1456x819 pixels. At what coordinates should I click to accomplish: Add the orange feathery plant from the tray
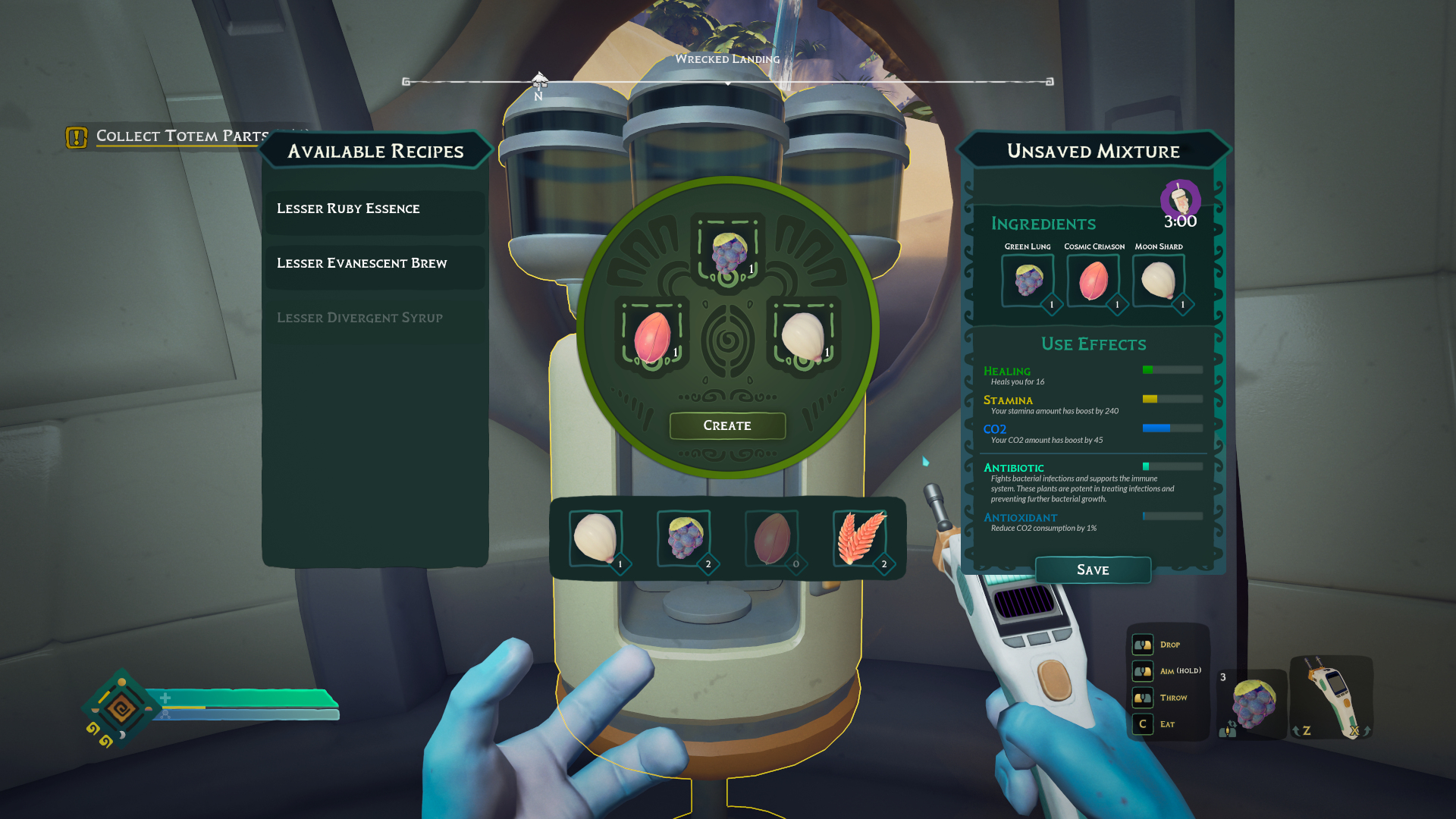click(860, 538)
